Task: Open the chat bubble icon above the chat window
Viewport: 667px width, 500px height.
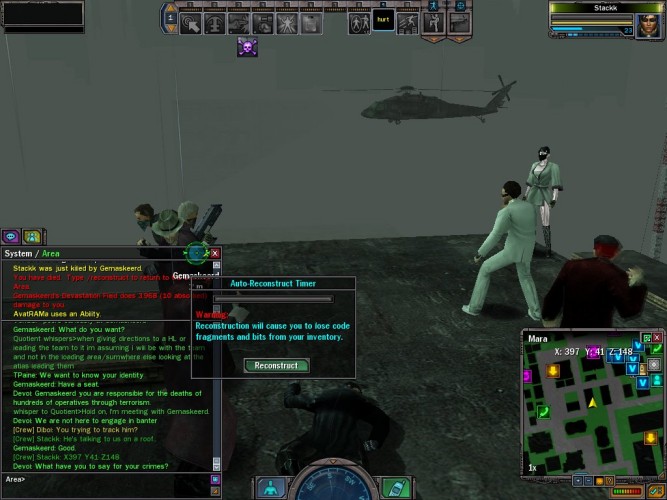Action: pos(11,237)
